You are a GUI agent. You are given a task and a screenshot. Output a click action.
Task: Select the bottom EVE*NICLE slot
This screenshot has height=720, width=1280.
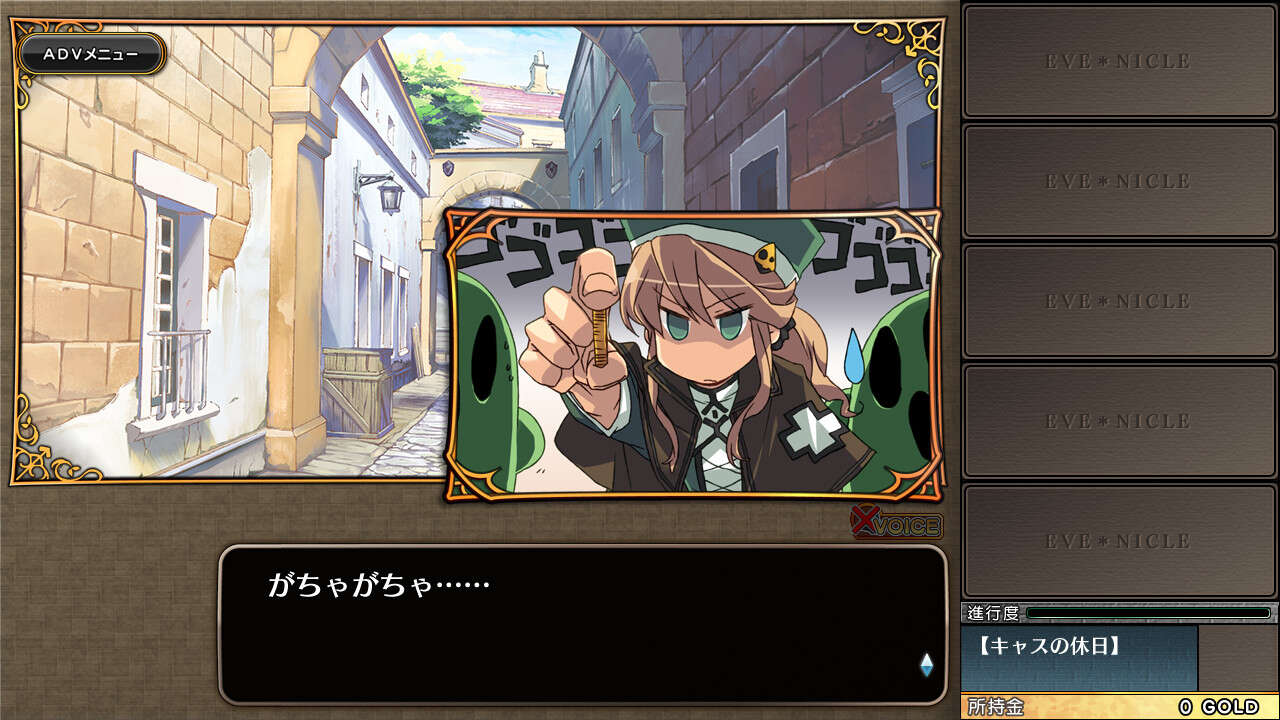(x=1118, y=540)
